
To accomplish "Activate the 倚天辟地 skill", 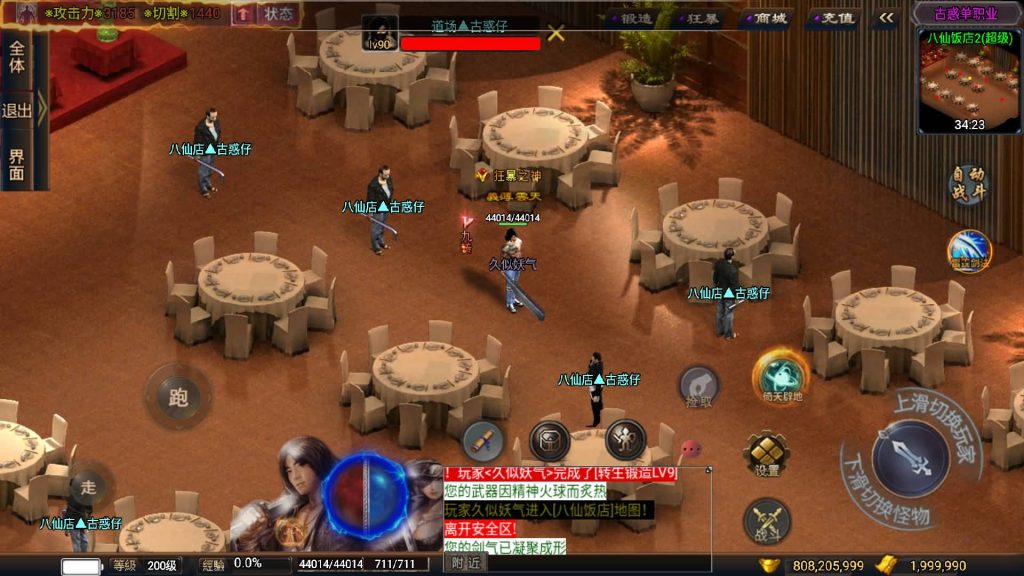I will coord(781,376).
